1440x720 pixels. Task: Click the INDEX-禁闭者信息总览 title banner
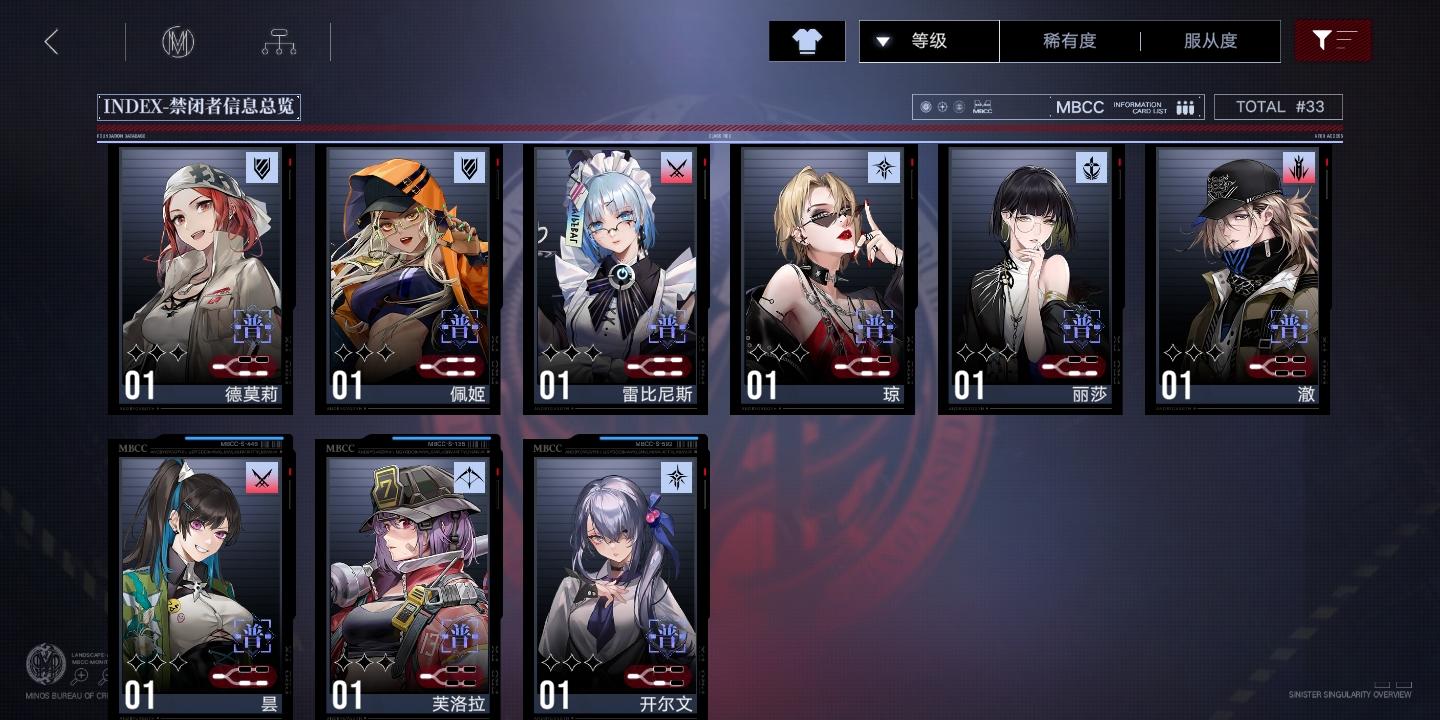(x=198, y=106)
